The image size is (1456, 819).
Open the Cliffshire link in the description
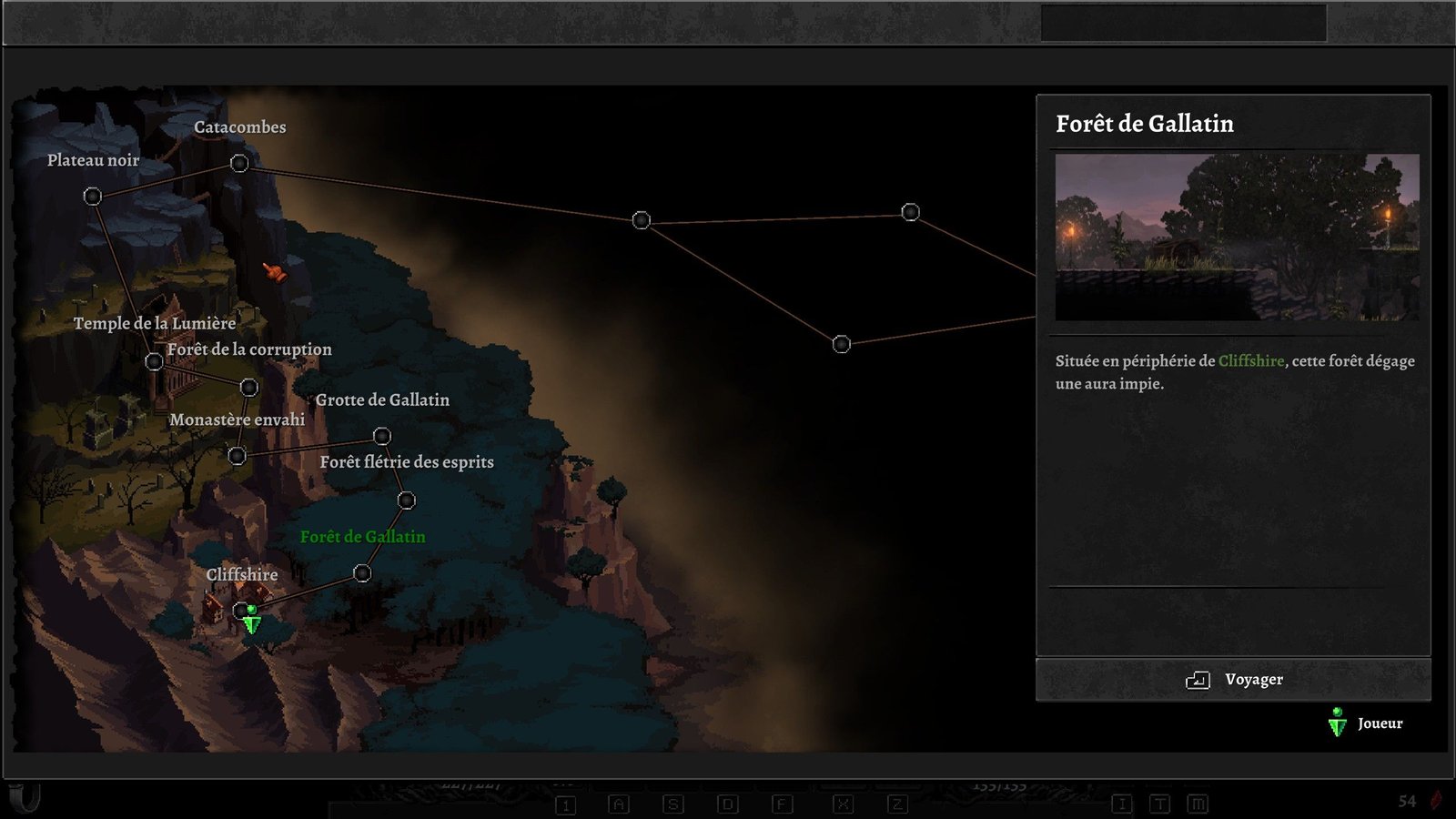[x=1251, y=361]
